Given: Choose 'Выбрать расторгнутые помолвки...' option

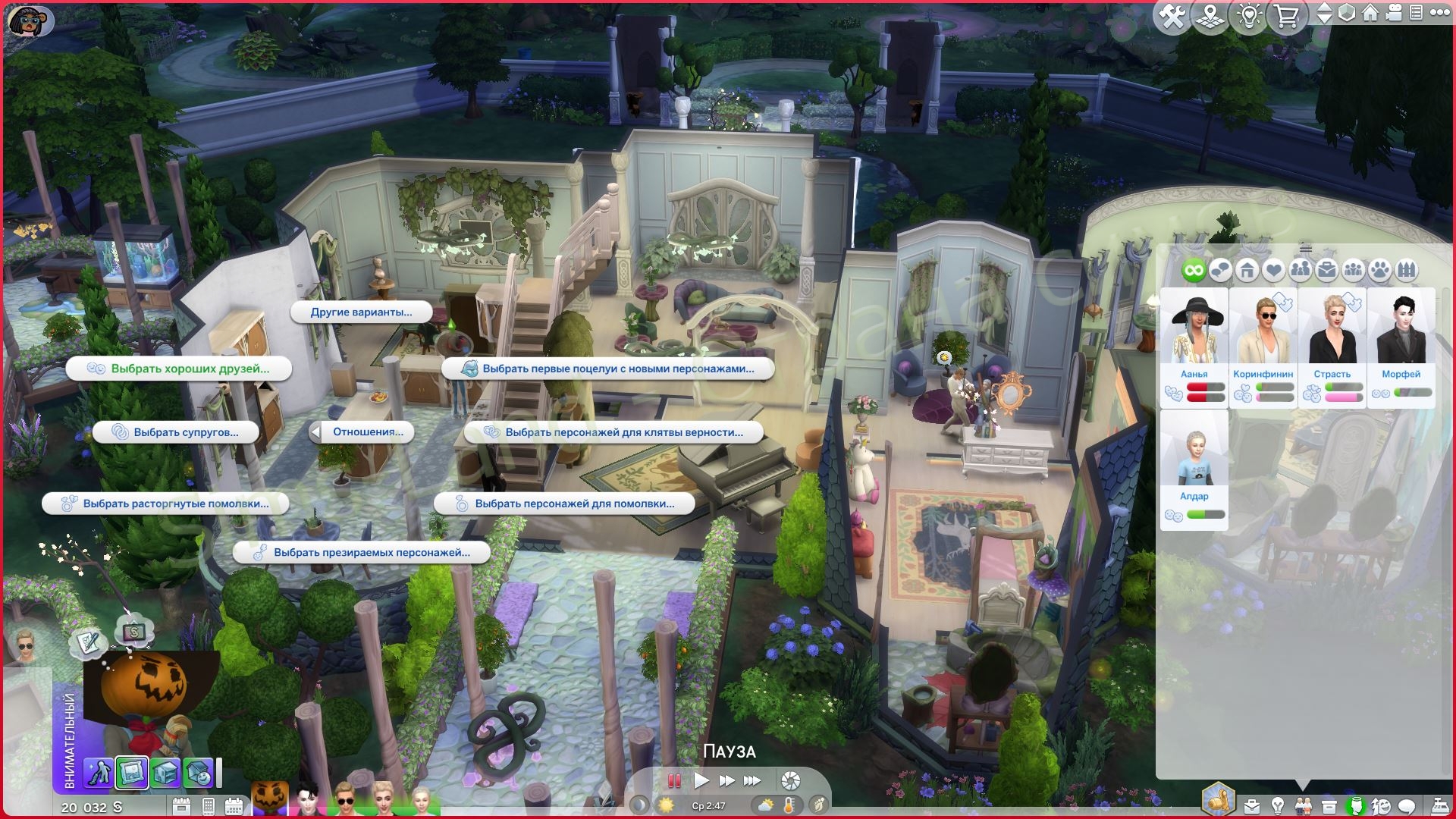Looking at the screenshot, I should [x=166, y=504].
